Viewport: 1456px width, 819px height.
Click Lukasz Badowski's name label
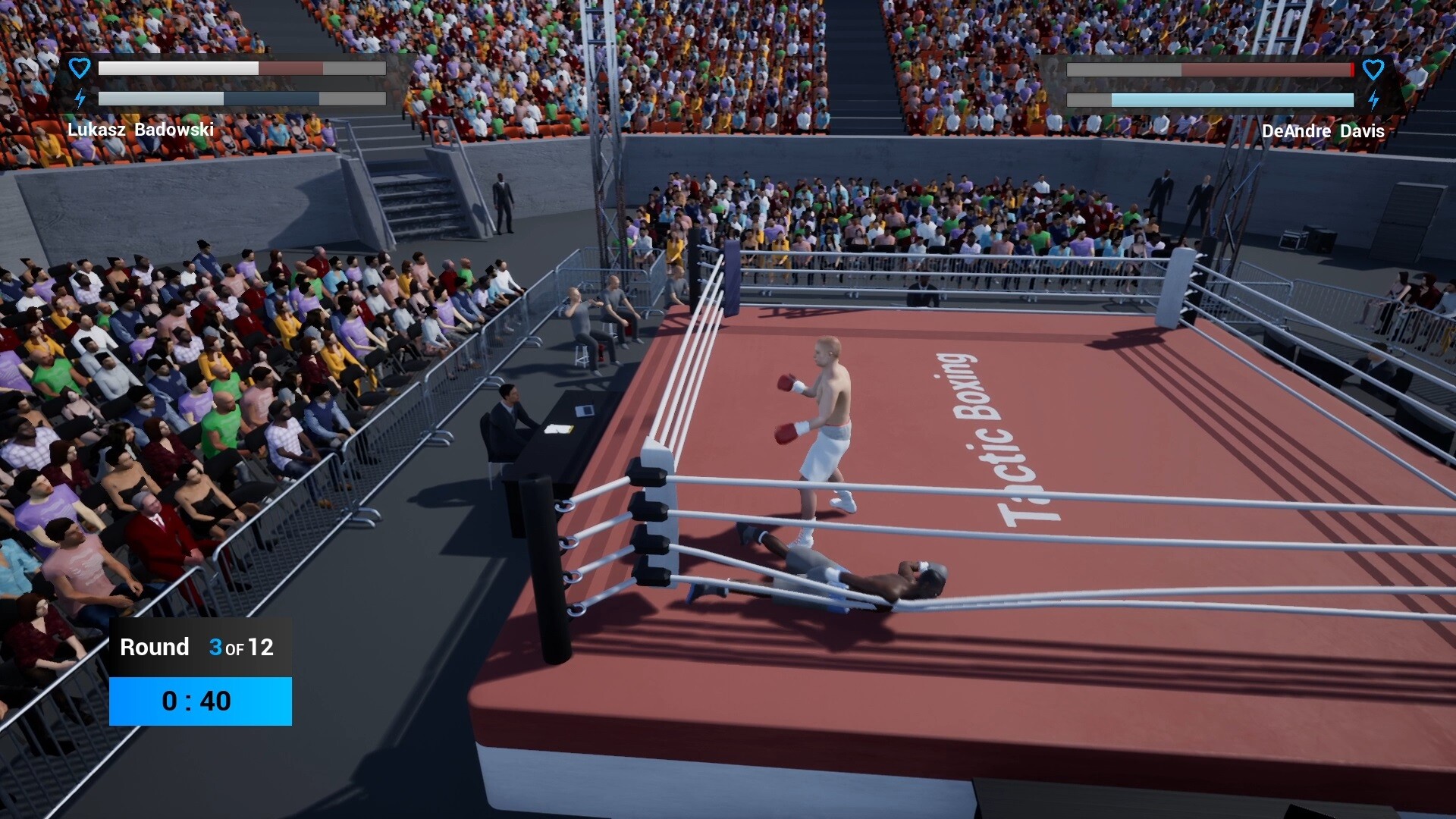coord(141,130)
